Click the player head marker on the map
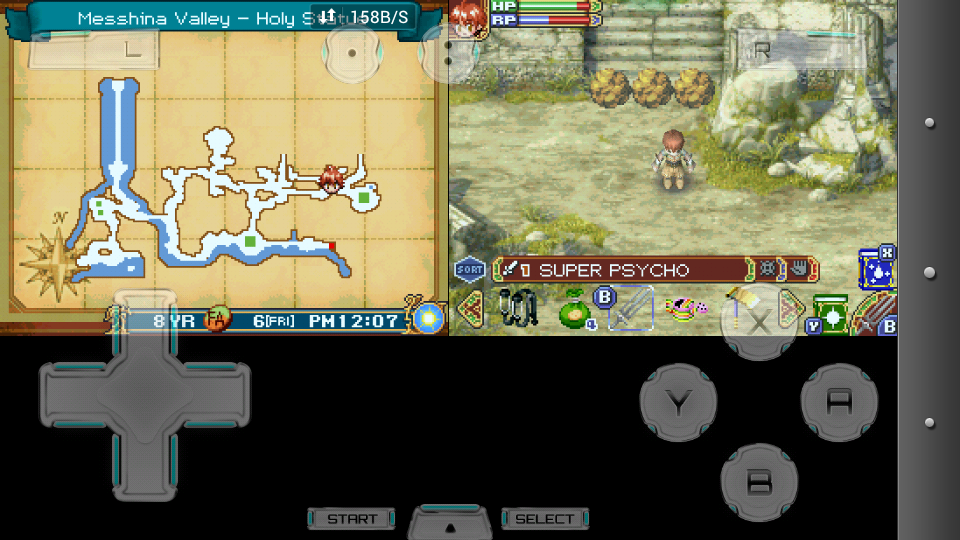960x540 pixels. [331, 179]
